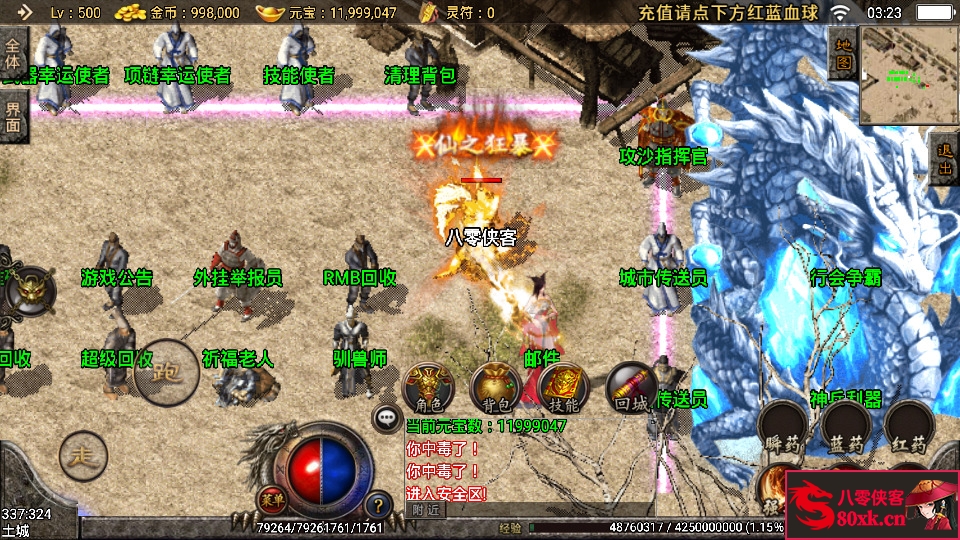
Task: Click the golden helmet icon at left edge
Action: pyautogui.click(x=30, y=291)
